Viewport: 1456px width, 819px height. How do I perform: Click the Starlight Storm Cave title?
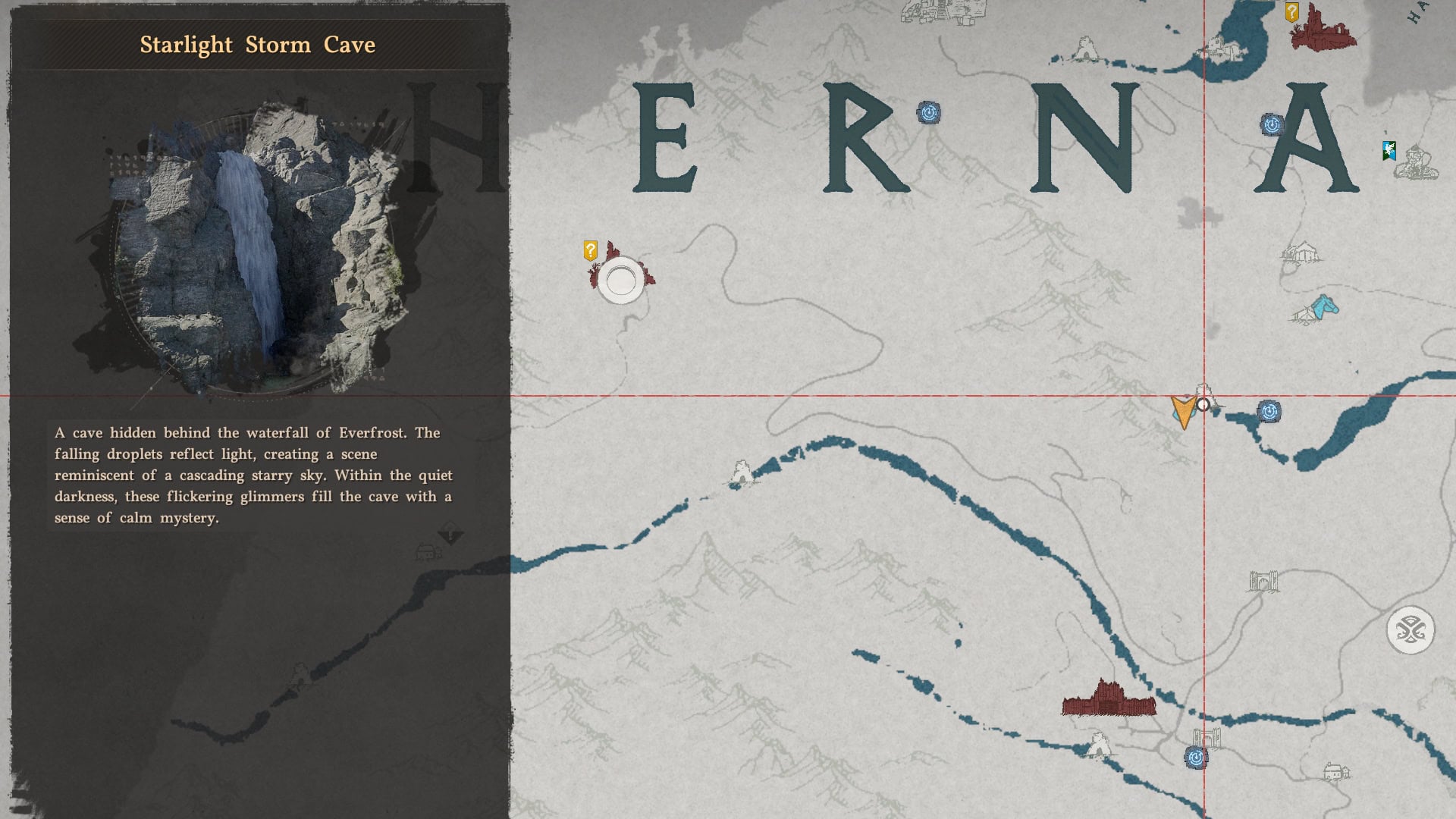click(x=256, y=45)
